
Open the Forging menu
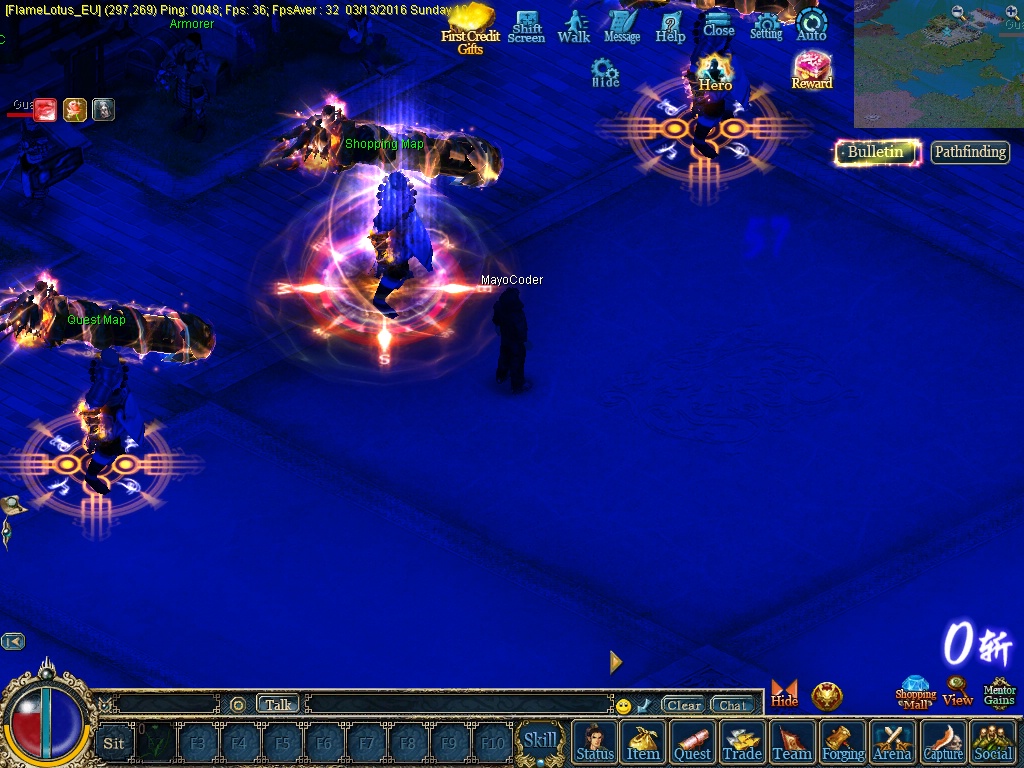843,742
